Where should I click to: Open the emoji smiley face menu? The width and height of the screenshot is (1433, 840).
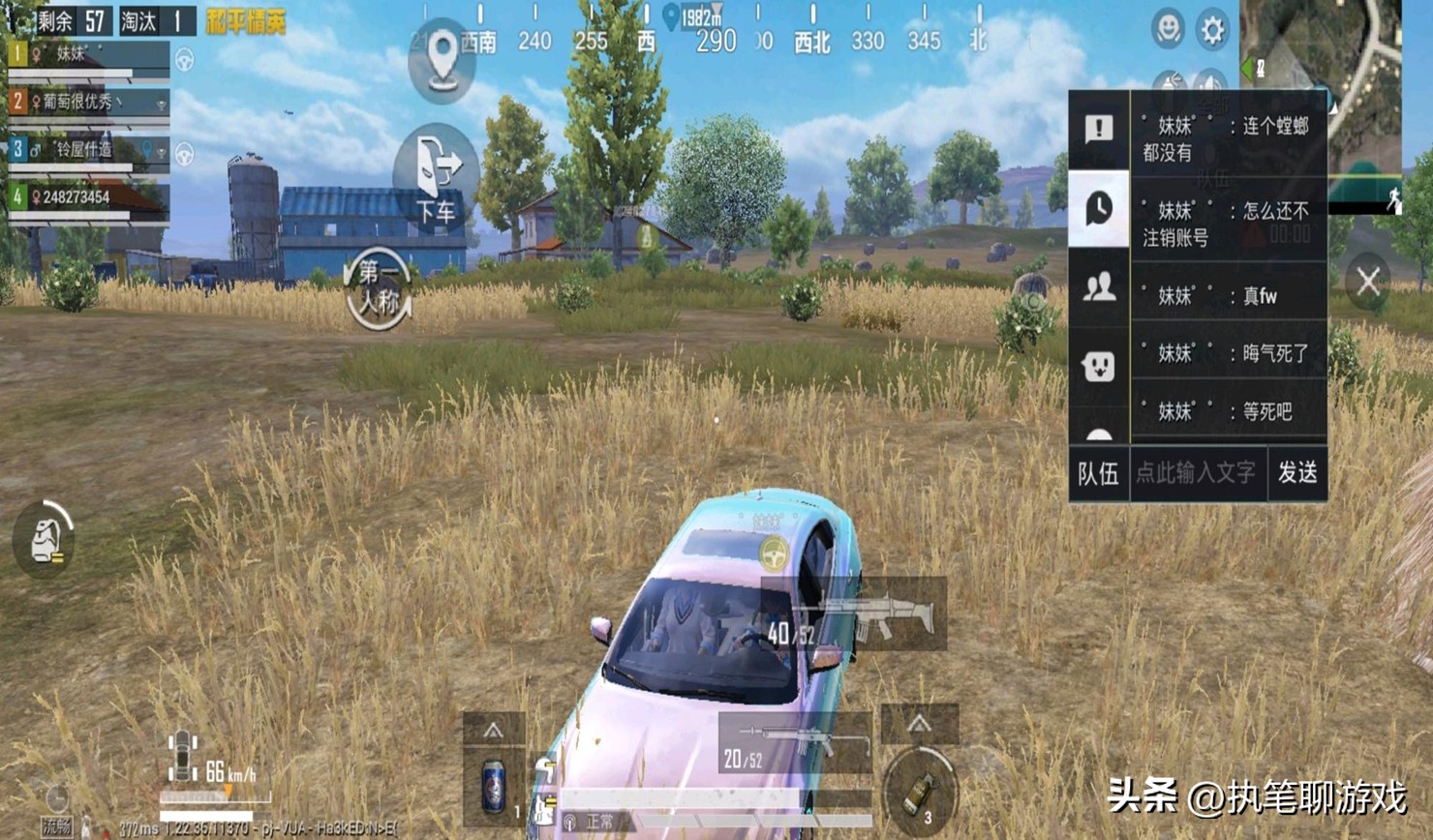point(1168,30)
